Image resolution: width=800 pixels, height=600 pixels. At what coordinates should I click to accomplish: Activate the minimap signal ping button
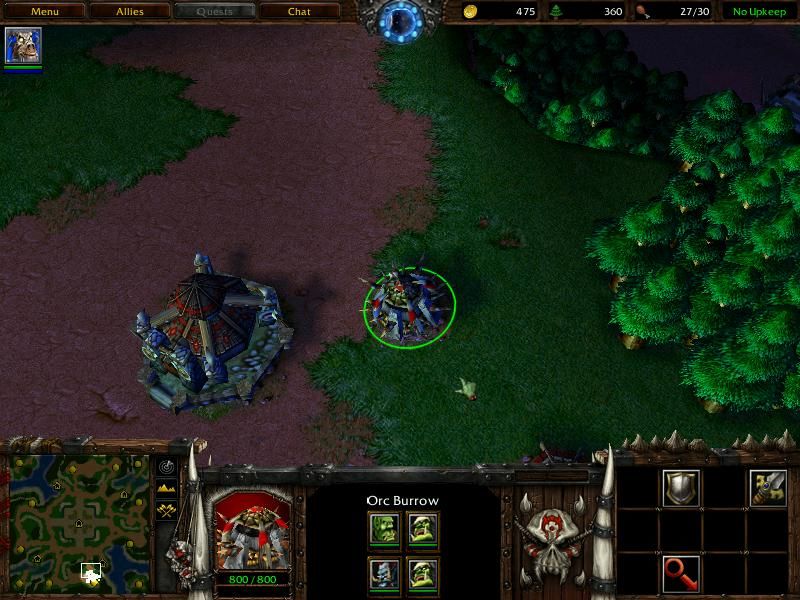click(165, 467)
